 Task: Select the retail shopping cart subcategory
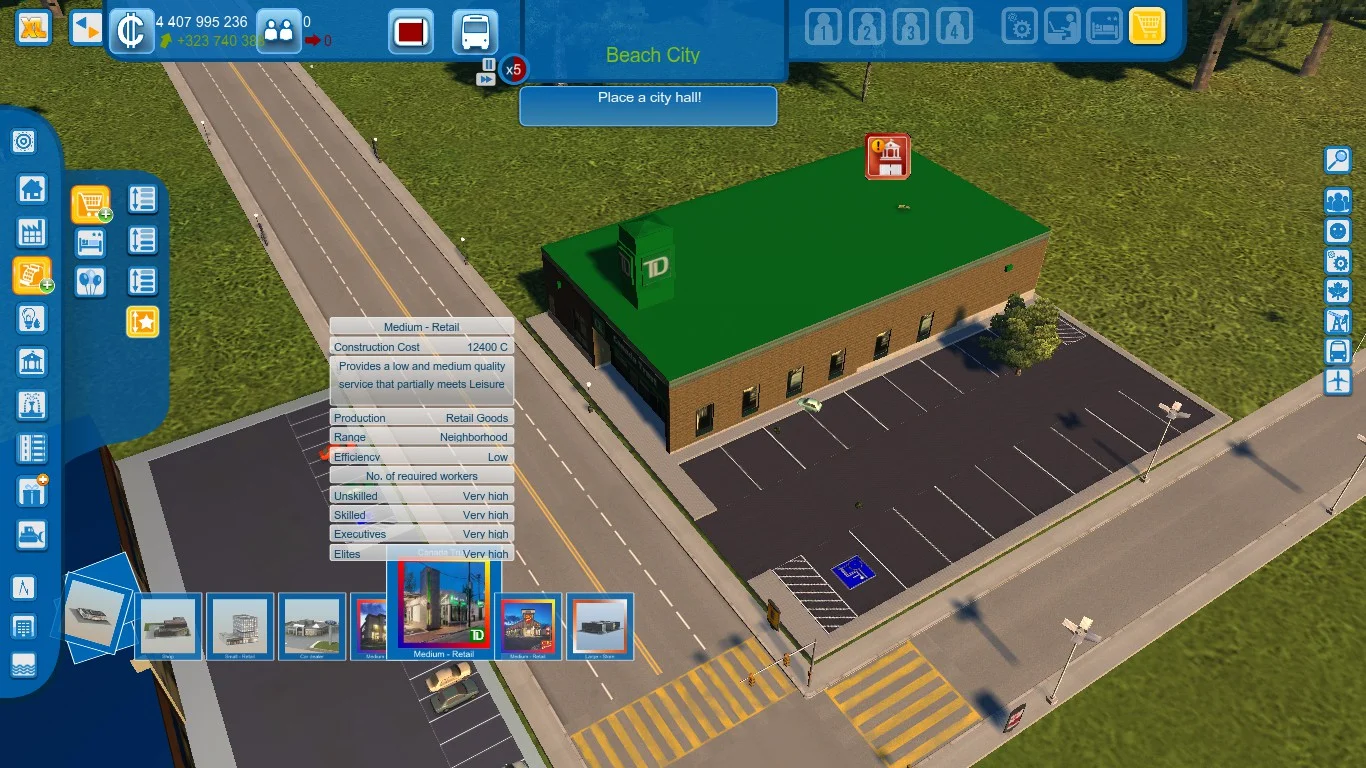pyautogui.click(x=91, y=204)
